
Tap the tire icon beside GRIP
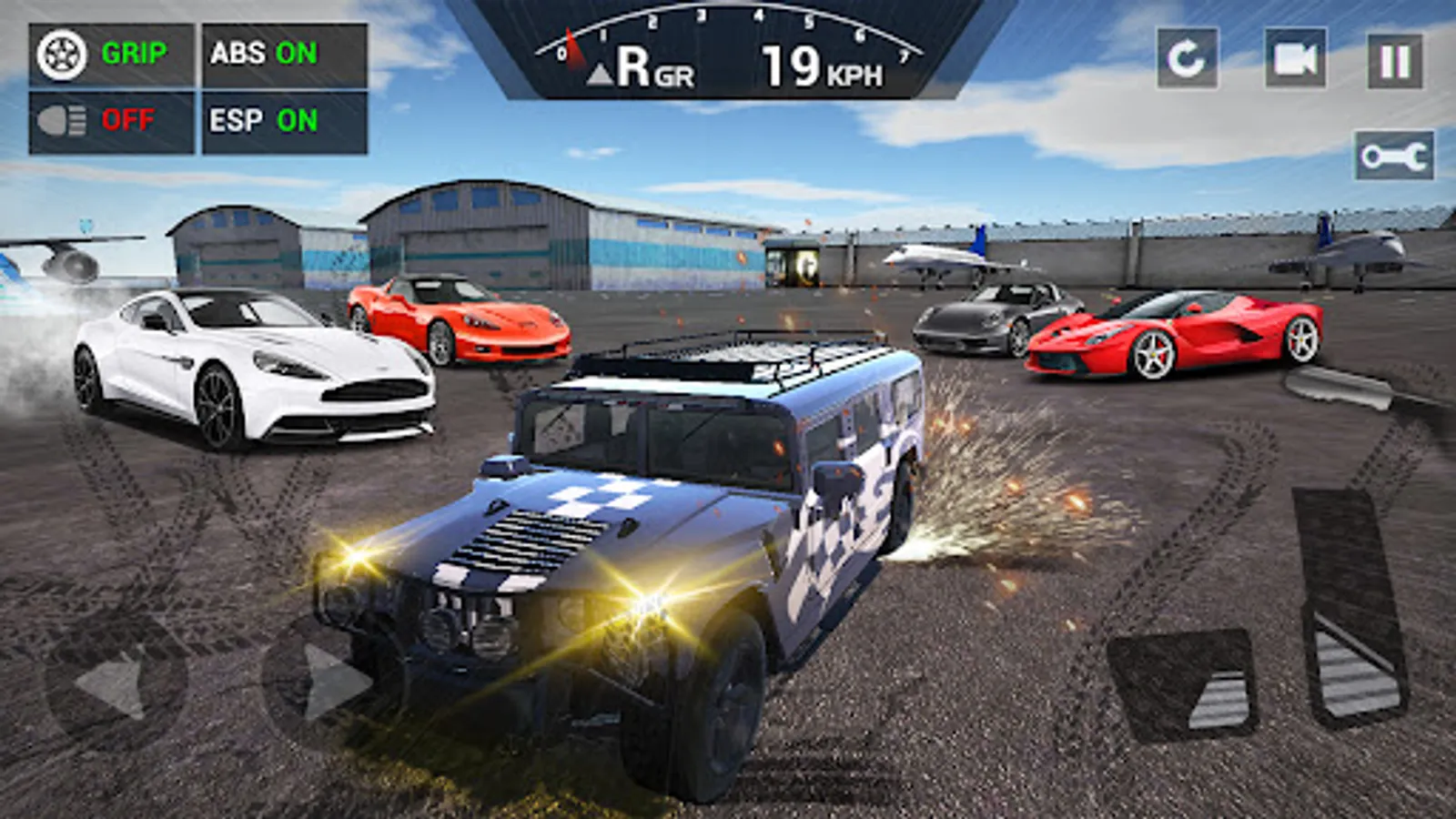click(62, 53)
